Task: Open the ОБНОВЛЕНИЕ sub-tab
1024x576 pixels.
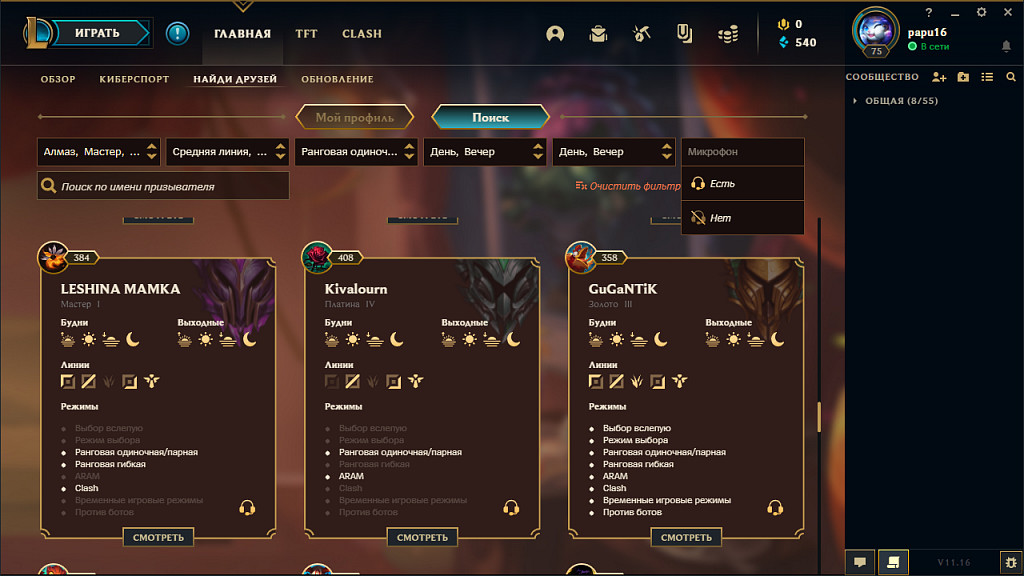Action: pos(337,79)
